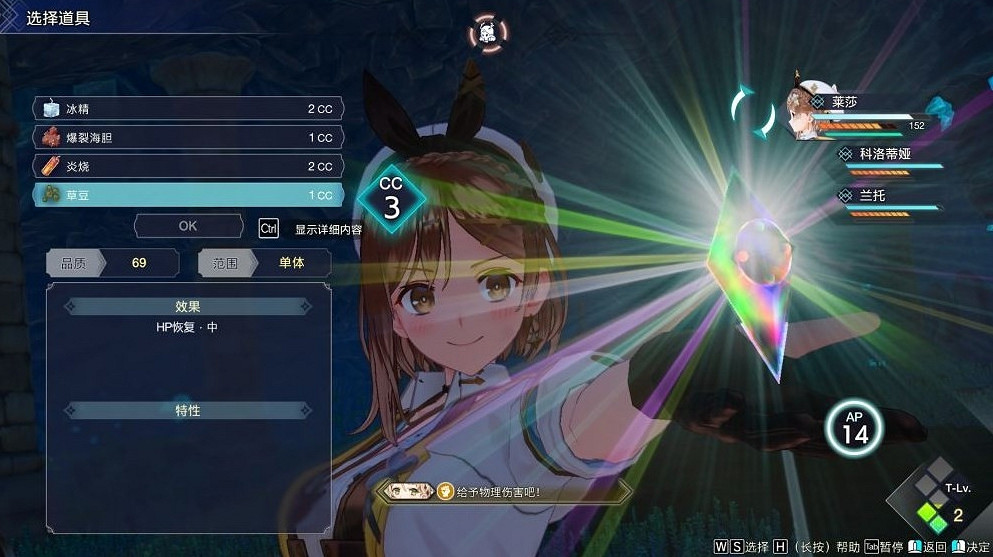Choose party member 兰托
The image size is (993, 557).
coord(845,196)
